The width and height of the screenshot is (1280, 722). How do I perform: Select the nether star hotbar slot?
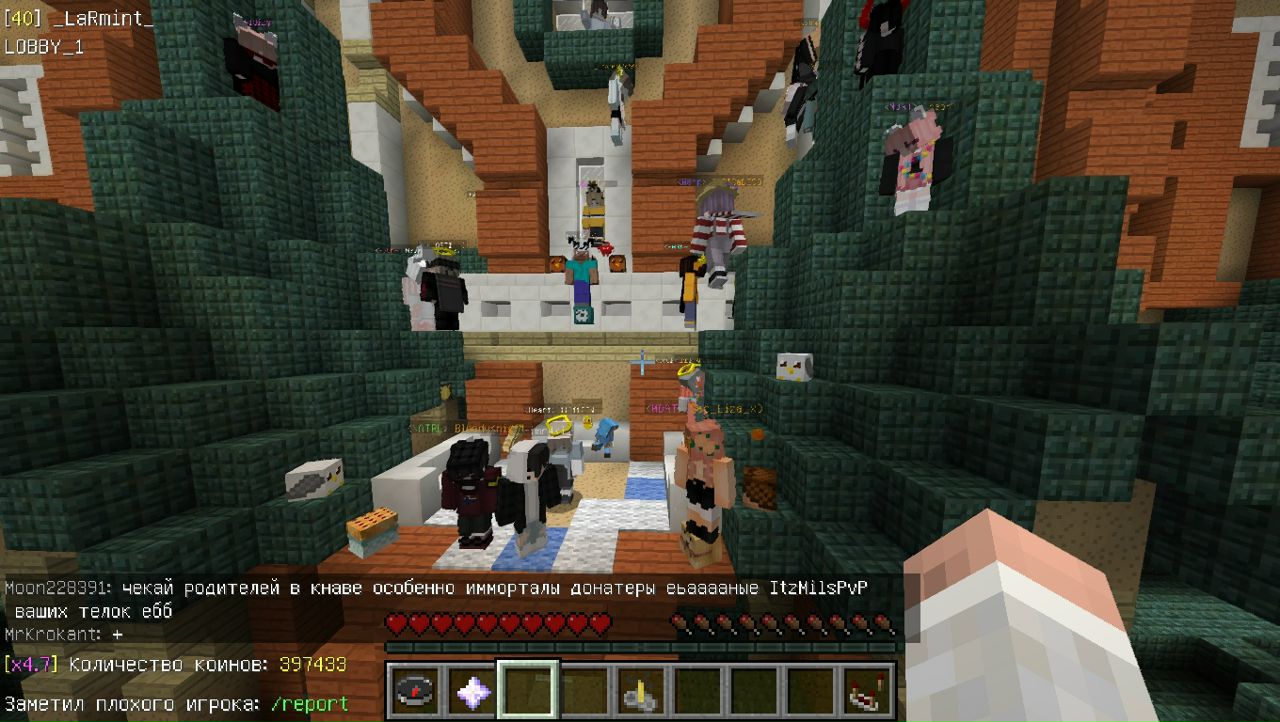(x=471, y=690)
